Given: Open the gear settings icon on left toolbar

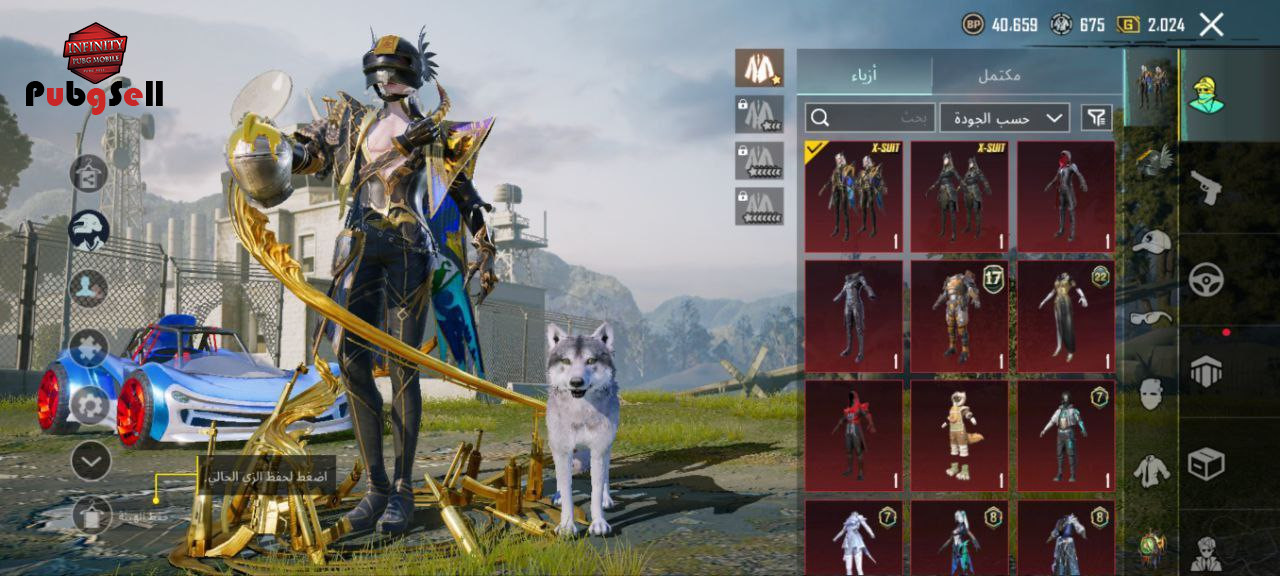Looking at the screenshot, I should click(90, 406).
